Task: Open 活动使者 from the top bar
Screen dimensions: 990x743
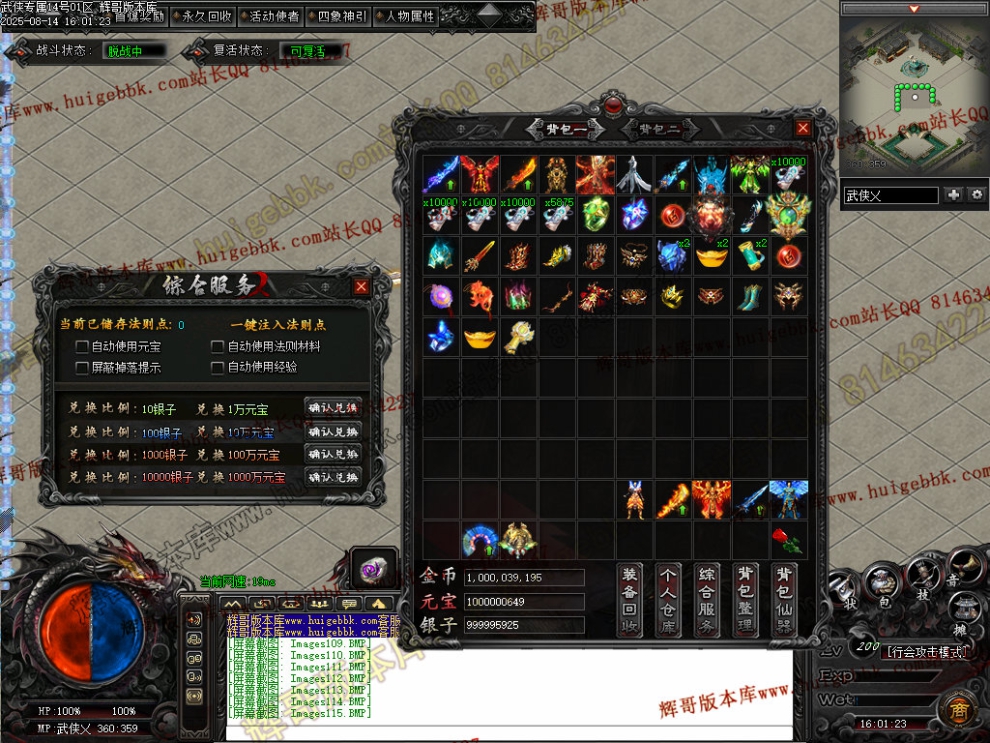Action: click(273, 16)
